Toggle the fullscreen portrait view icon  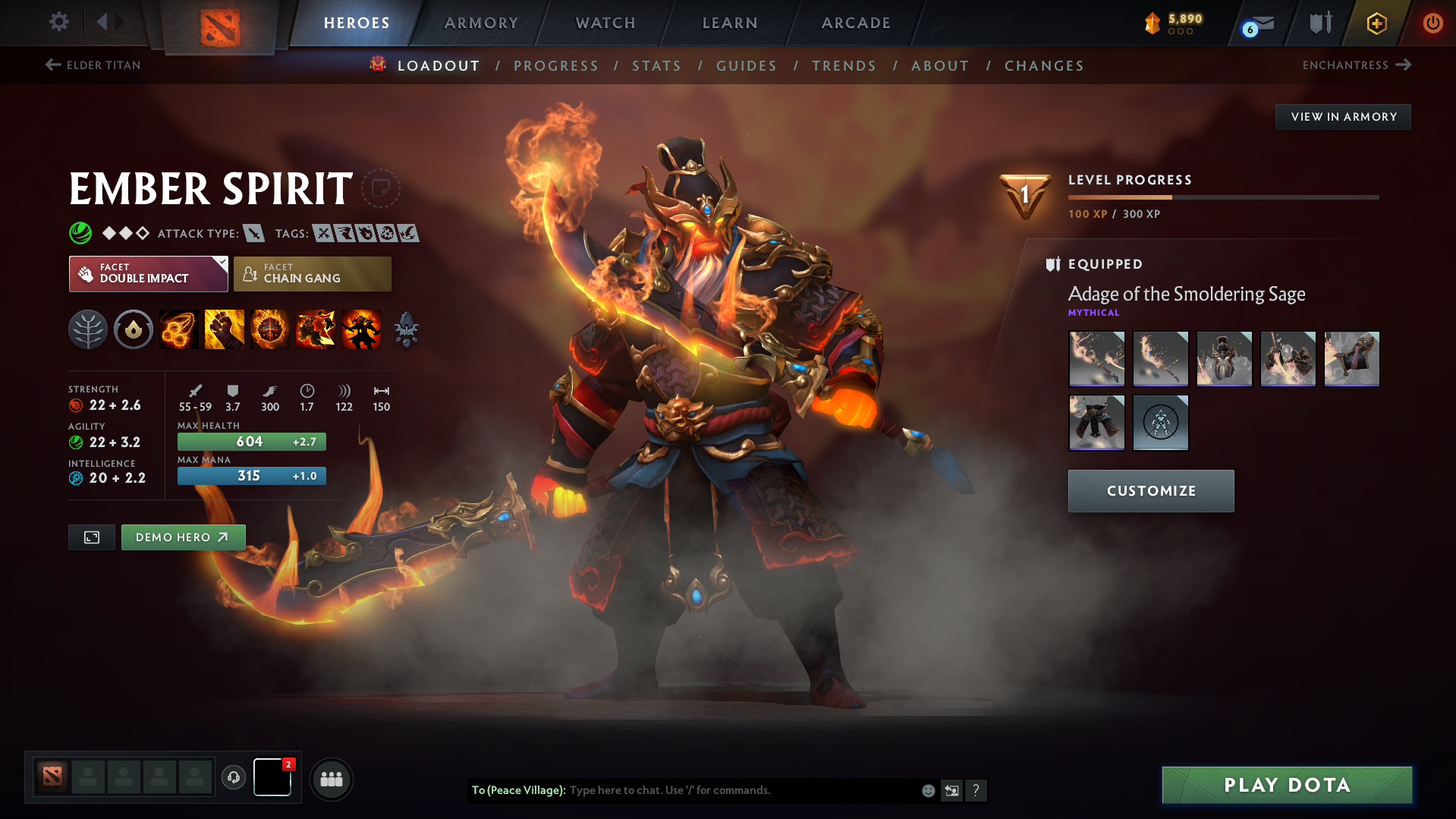[91, 537]
